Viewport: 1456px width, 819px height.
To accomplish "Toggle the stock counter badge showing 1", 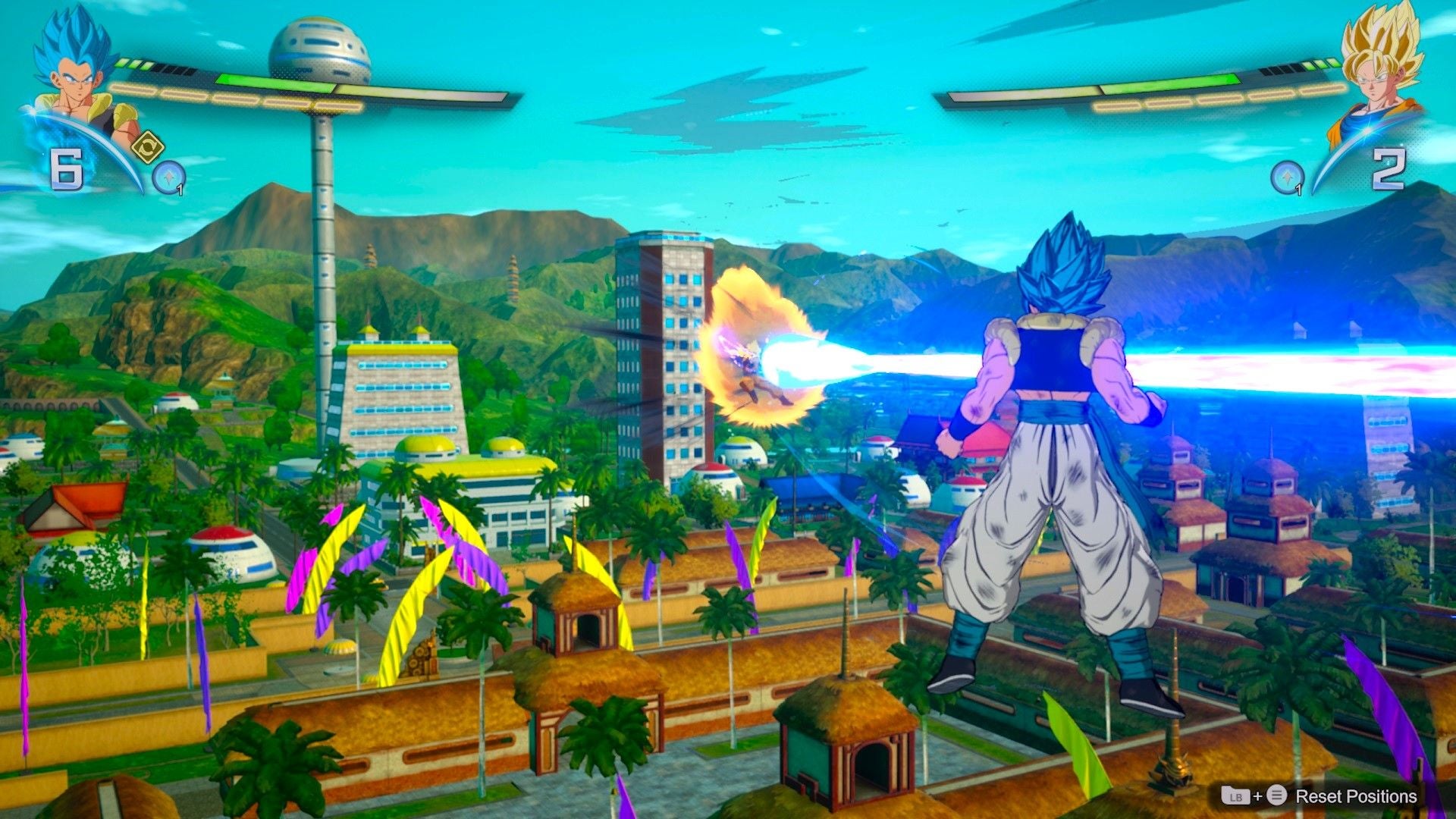I will pos(180,188).
